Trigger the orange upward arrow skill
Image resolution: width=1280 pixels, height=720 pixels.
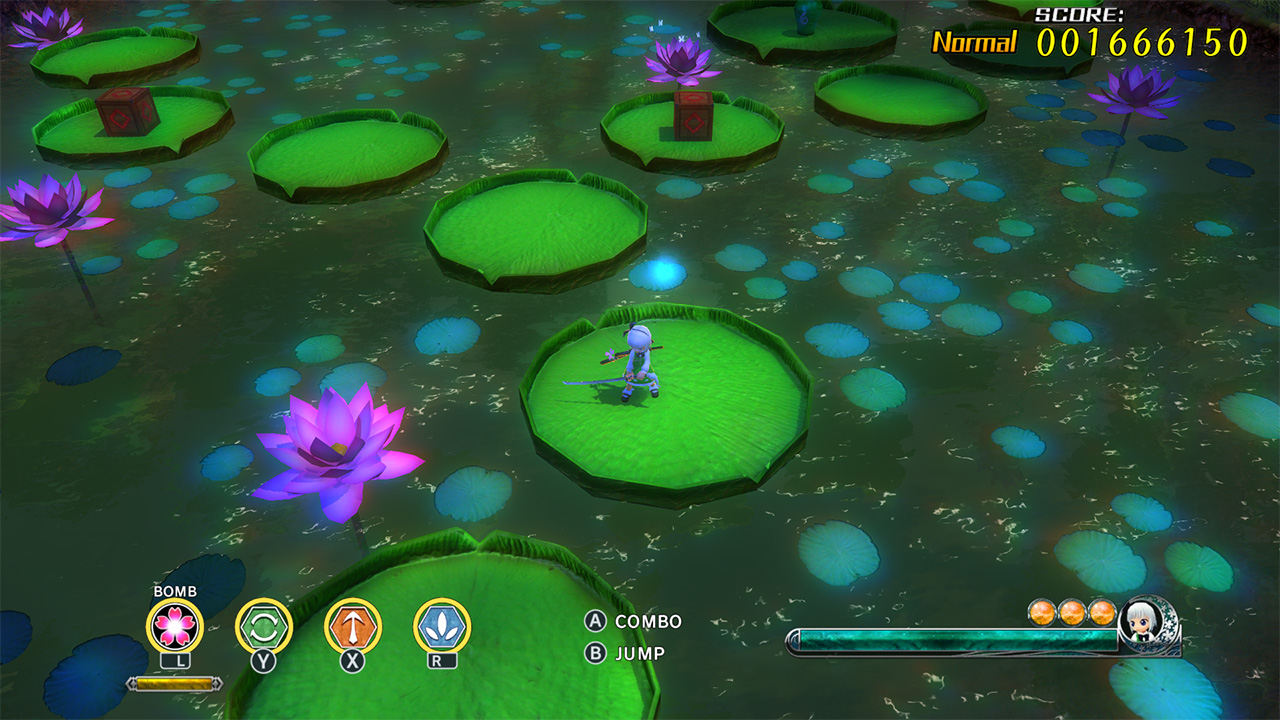(x=353, y=626)
